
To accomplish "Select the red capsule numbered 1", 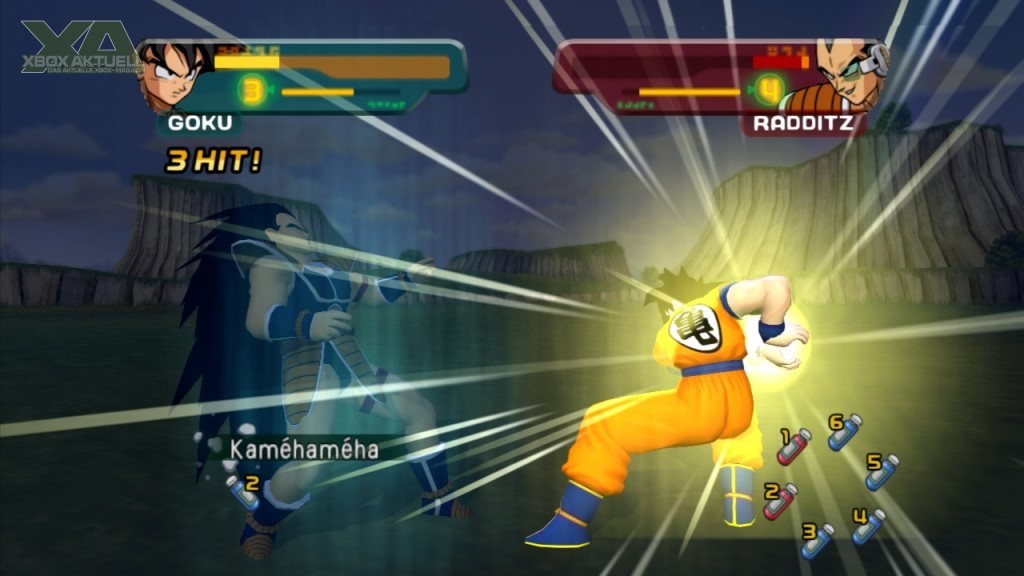I will coord(796,447).
